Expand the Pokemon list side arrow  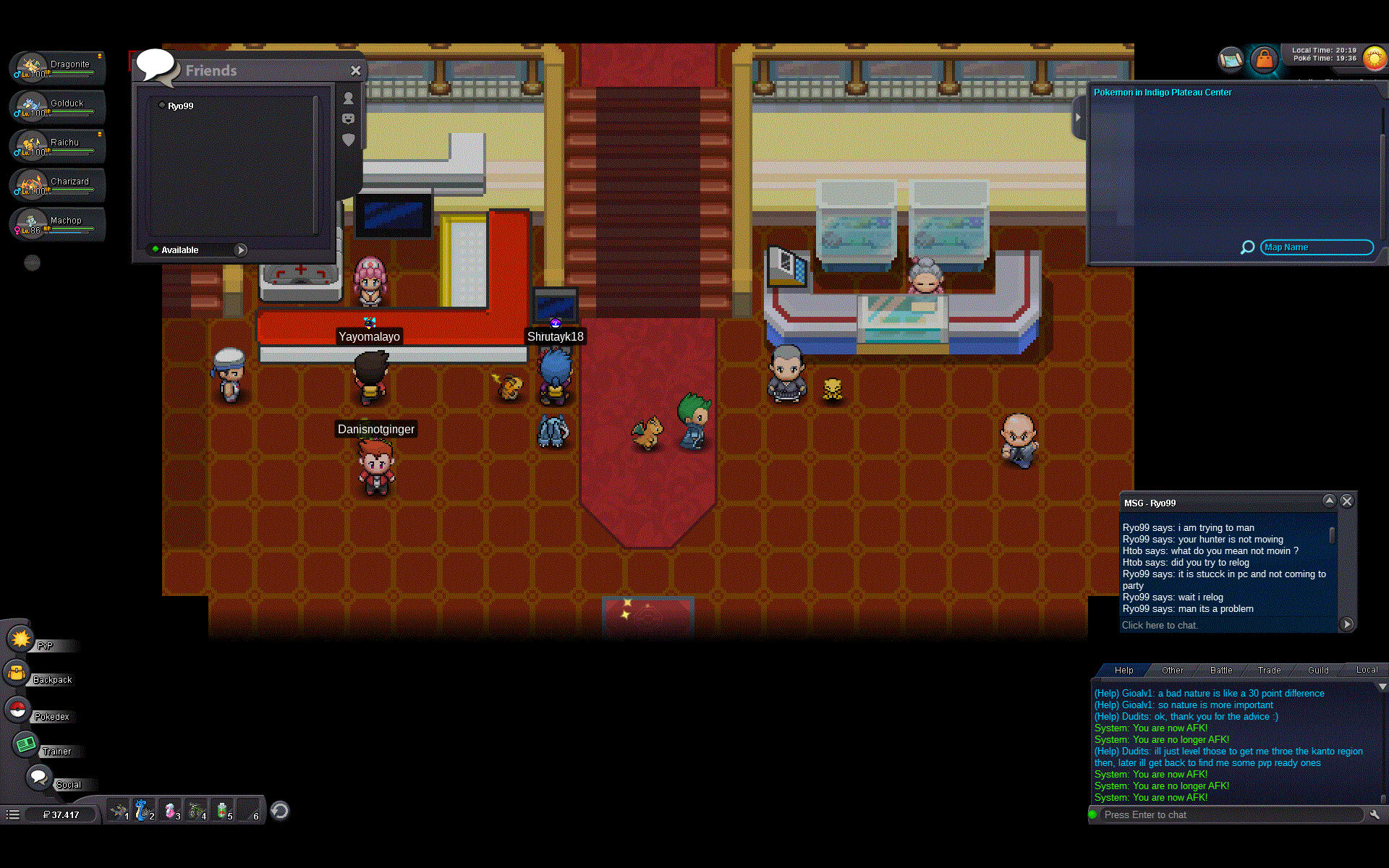pos(1078,117)
